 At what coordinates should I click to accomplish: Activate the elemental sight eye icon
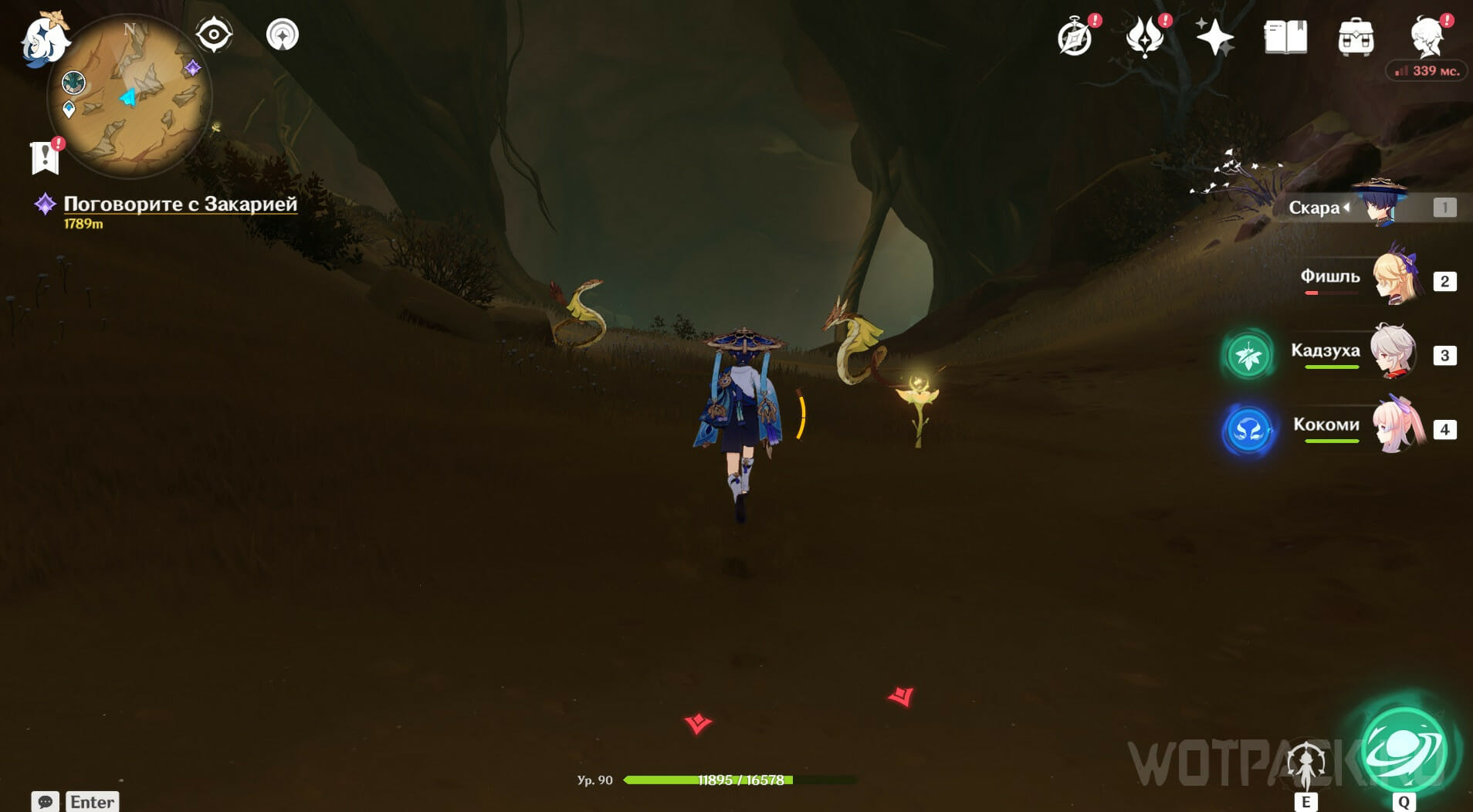point(214,35)
